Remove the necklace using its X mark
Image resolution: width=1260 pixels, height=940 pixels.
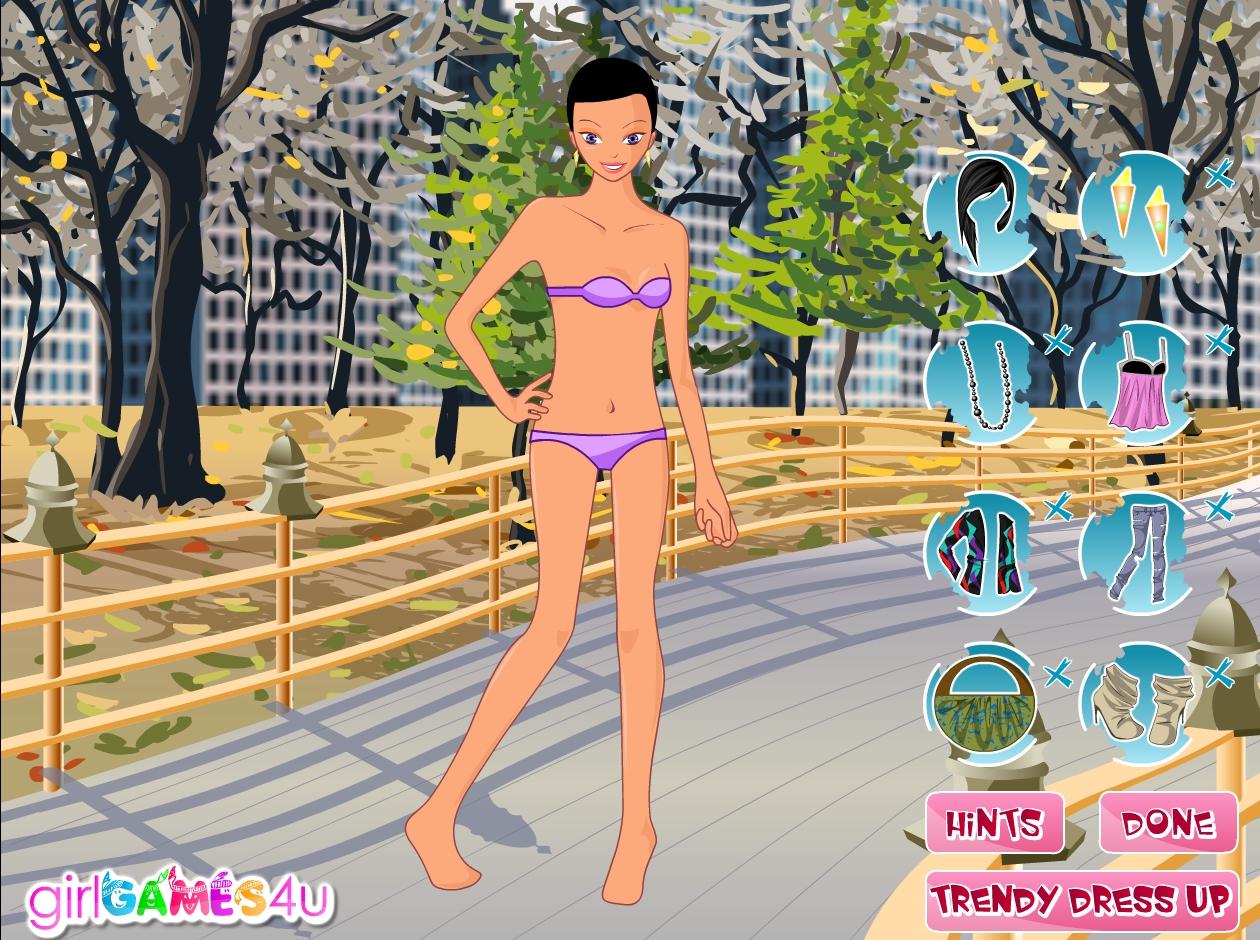tap(1056, 344)
